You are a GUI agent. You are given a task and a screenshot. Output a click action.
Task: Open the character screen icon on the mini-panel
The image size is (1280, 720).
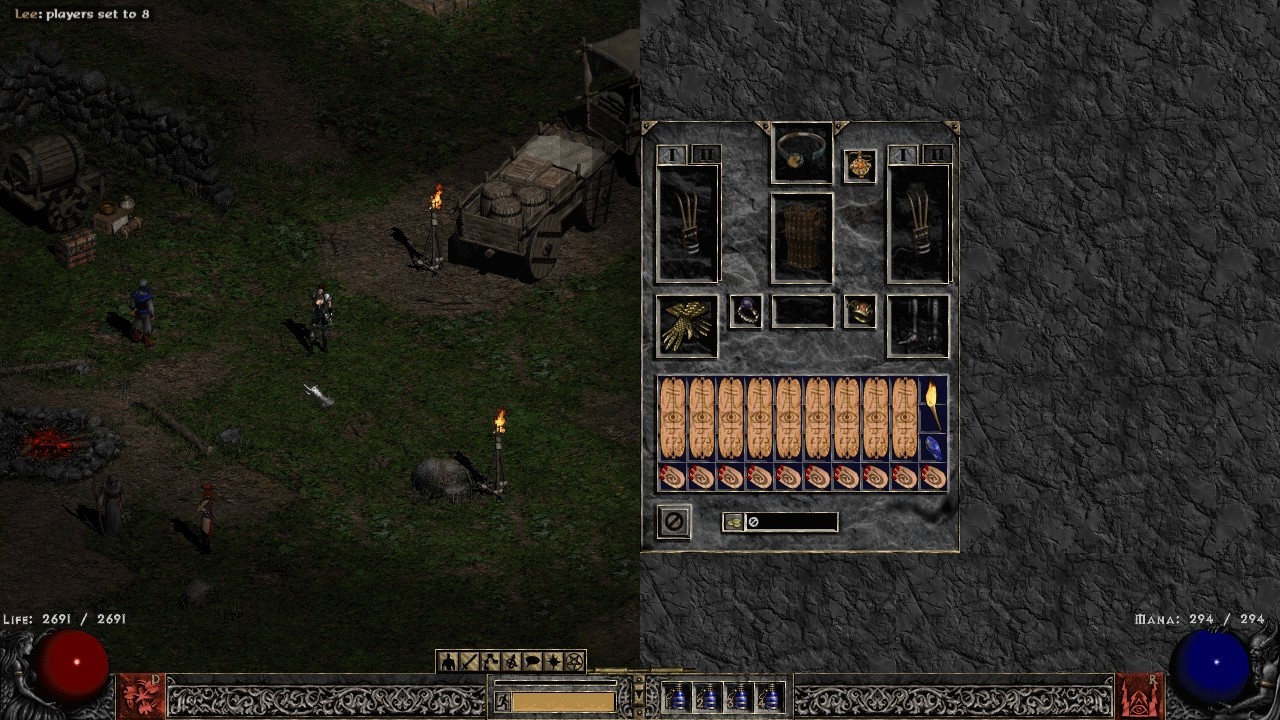point(447,659)
